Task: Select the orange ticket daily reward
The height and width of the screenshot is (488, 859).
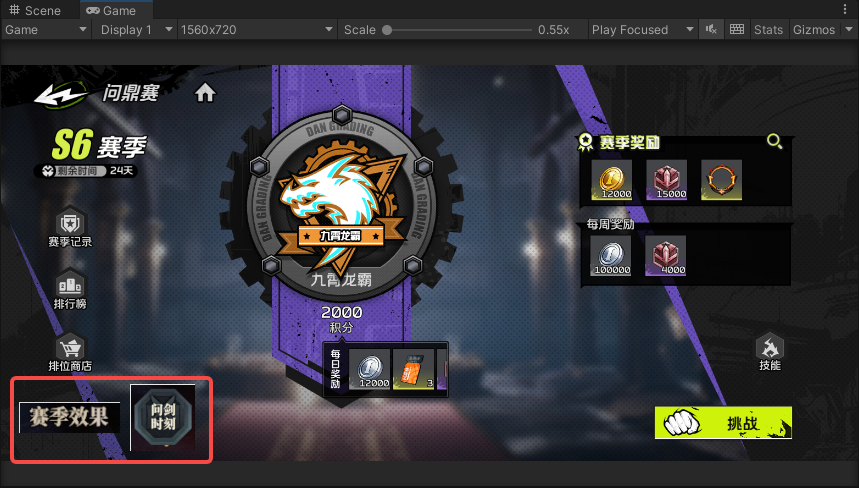Action: [413, 368]
